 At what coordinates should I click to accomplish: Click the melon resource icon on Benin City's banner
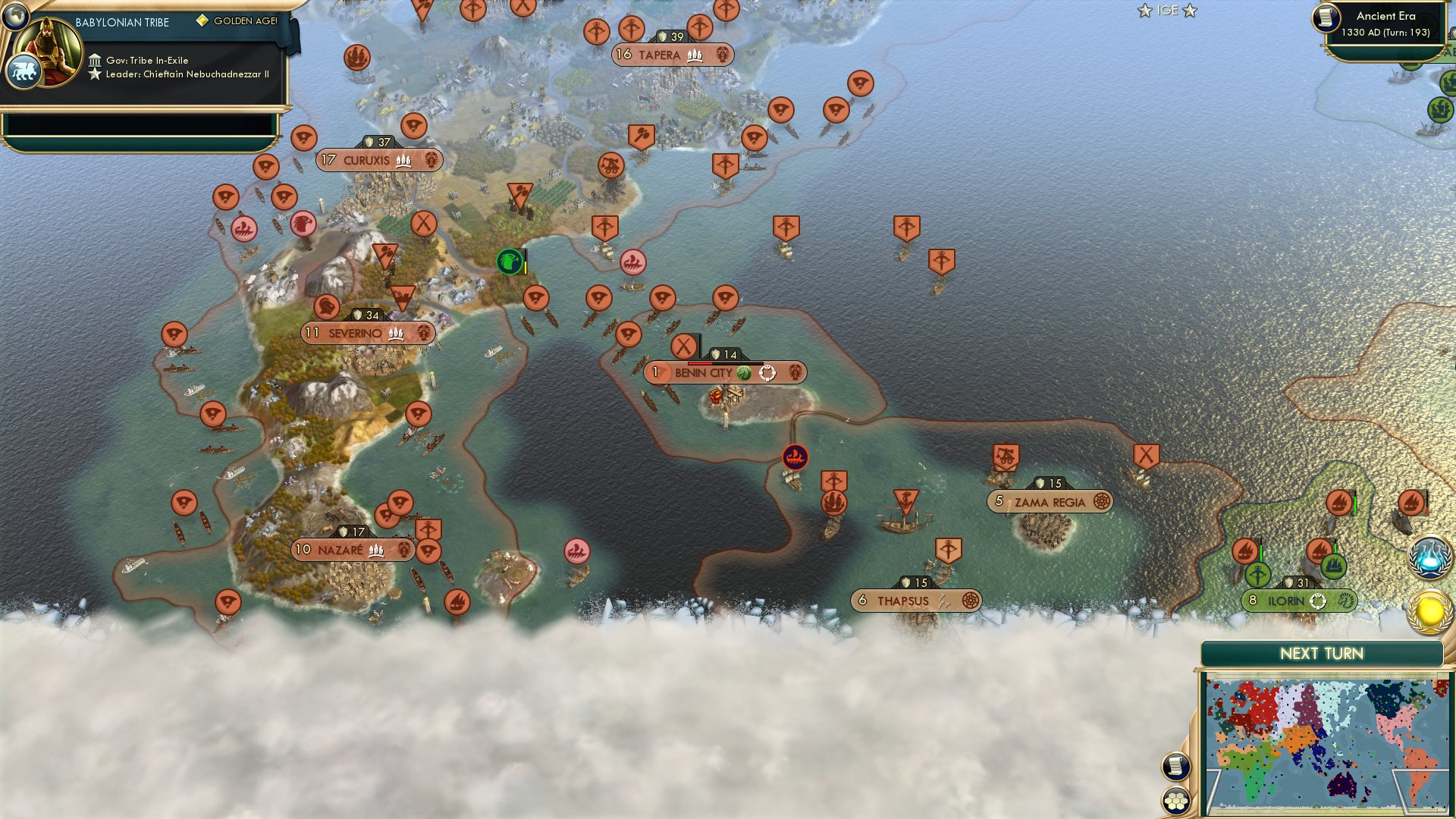(x=744, y=373)
